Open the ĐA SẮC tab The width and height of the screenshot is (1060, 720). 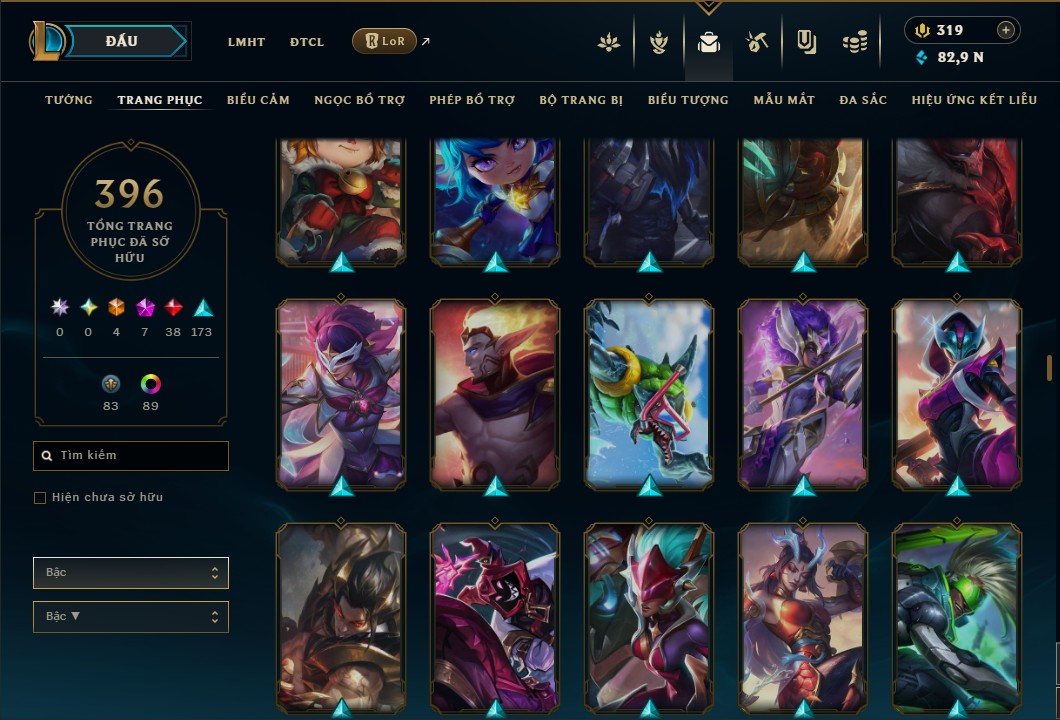[863, 100]
